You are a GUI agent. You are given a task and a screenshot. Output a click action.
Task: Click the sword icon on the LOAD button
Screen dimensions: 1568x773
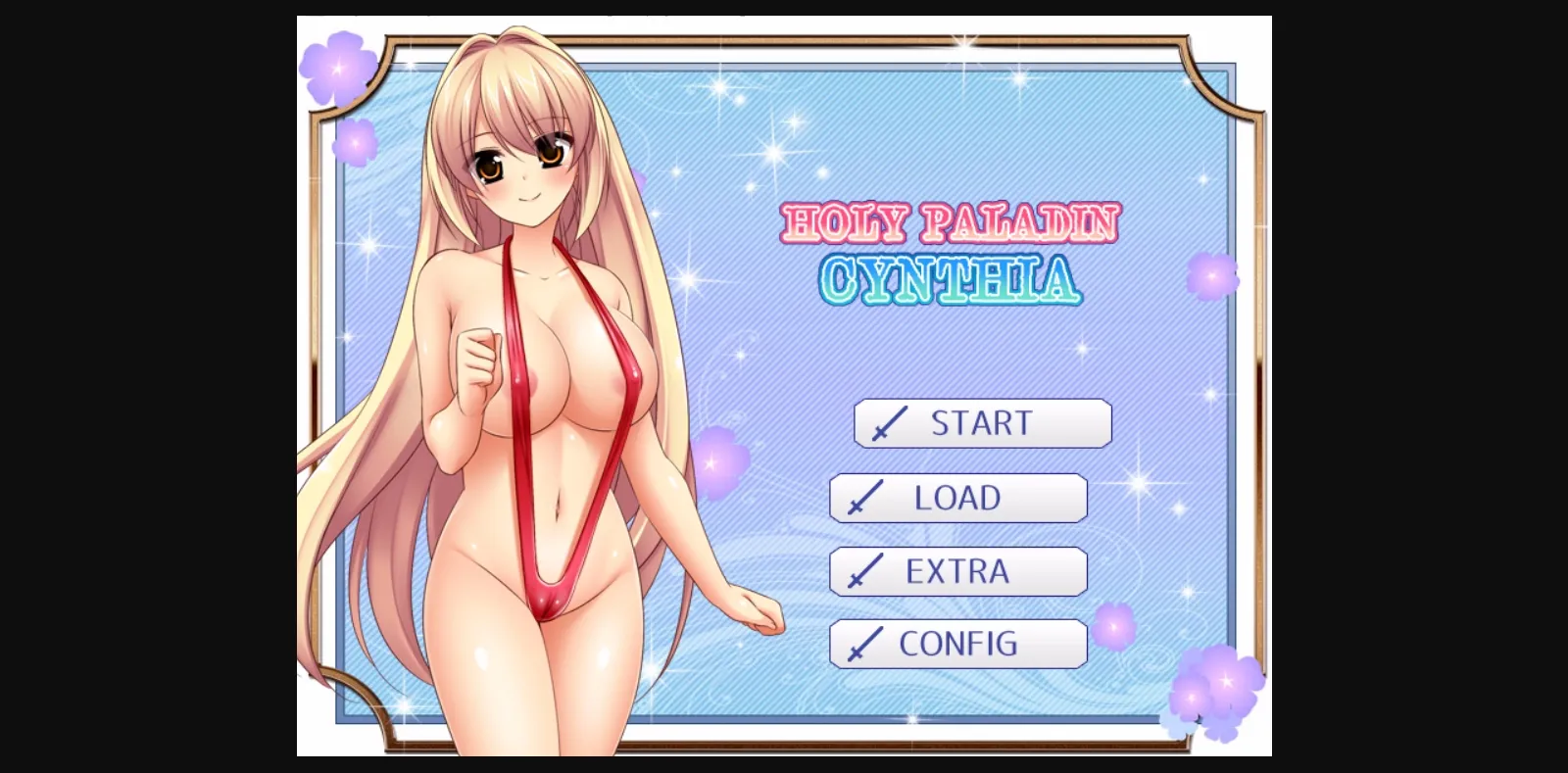point(866,498)
